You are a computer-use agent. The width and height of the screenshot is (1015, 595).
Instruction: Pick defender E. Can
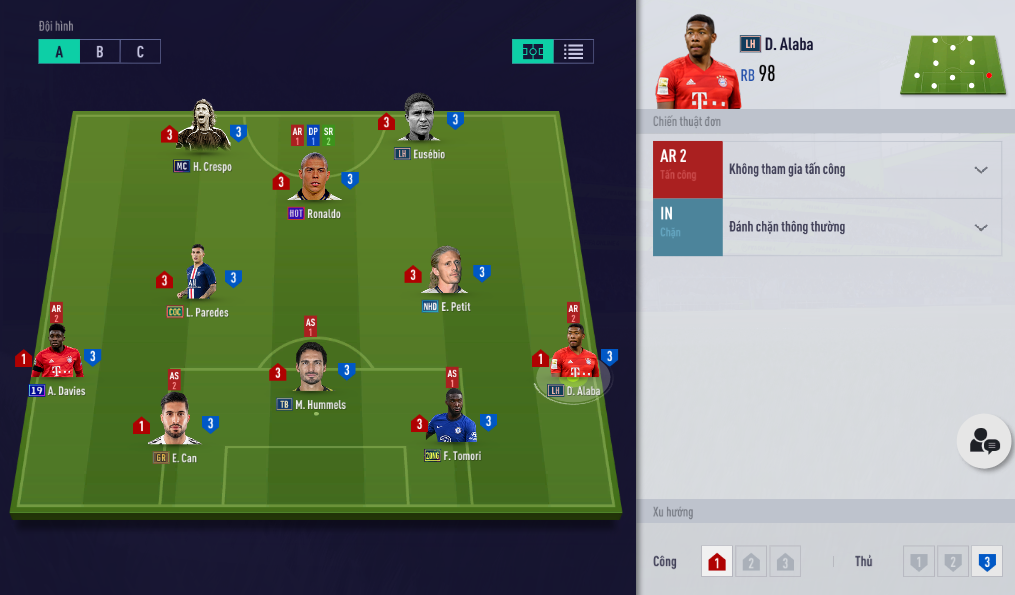click(x=175, y=422)
